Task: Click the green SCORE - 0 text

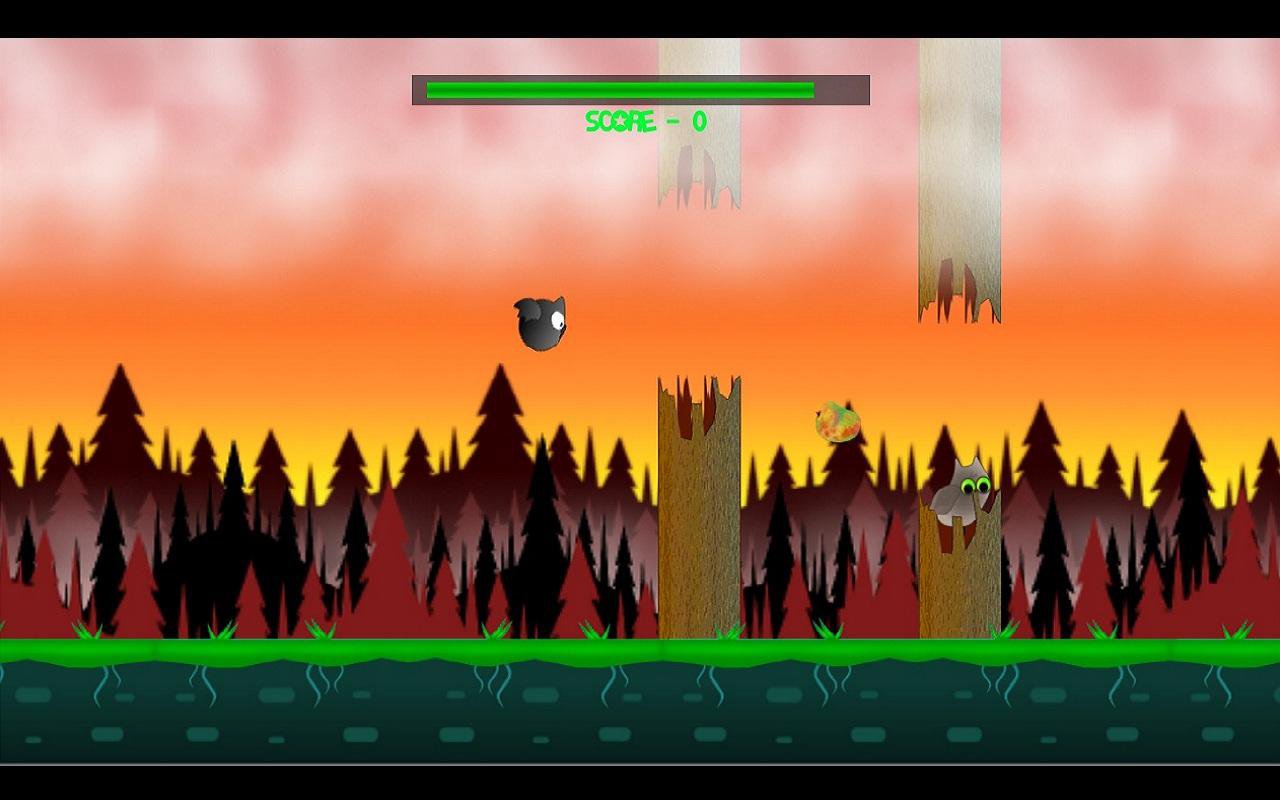Action: (645, 122)
